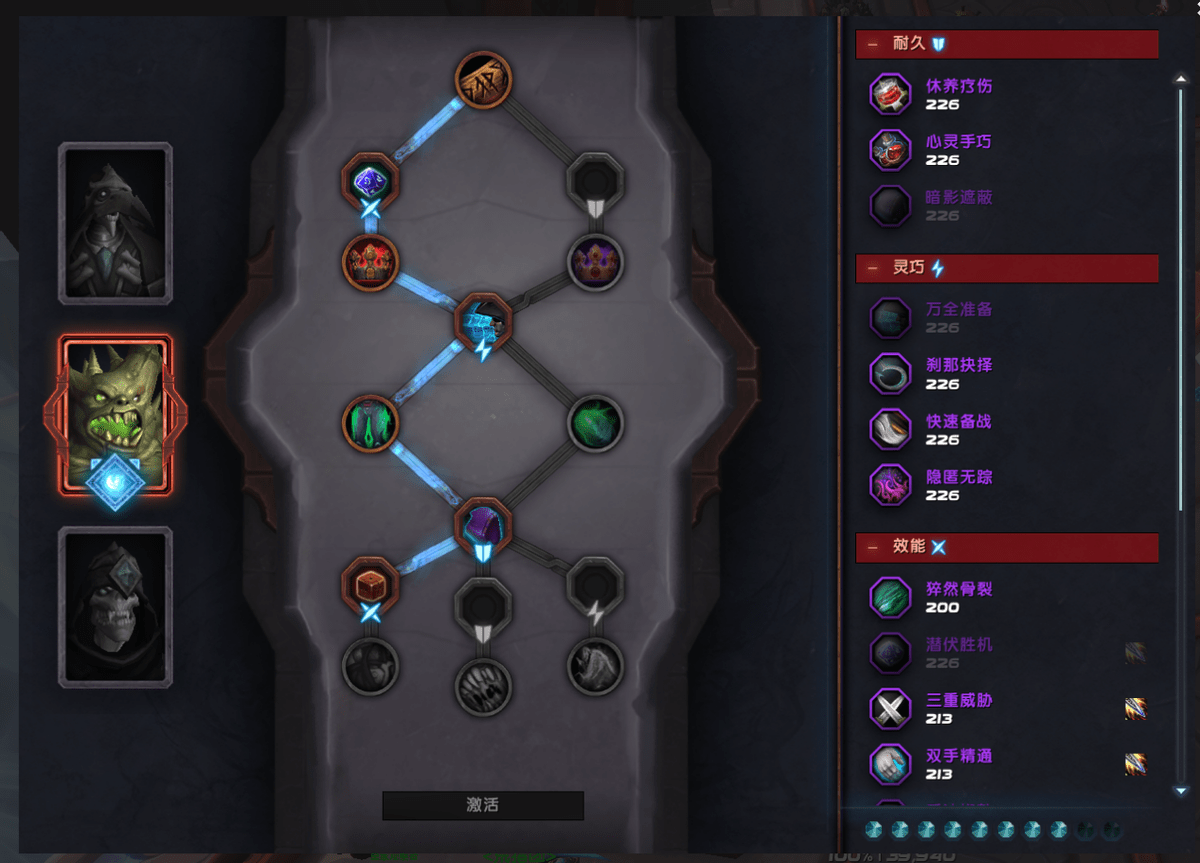Select the purple hood tree node
The width and height of the screenshot is (1200, 863).
483,524
